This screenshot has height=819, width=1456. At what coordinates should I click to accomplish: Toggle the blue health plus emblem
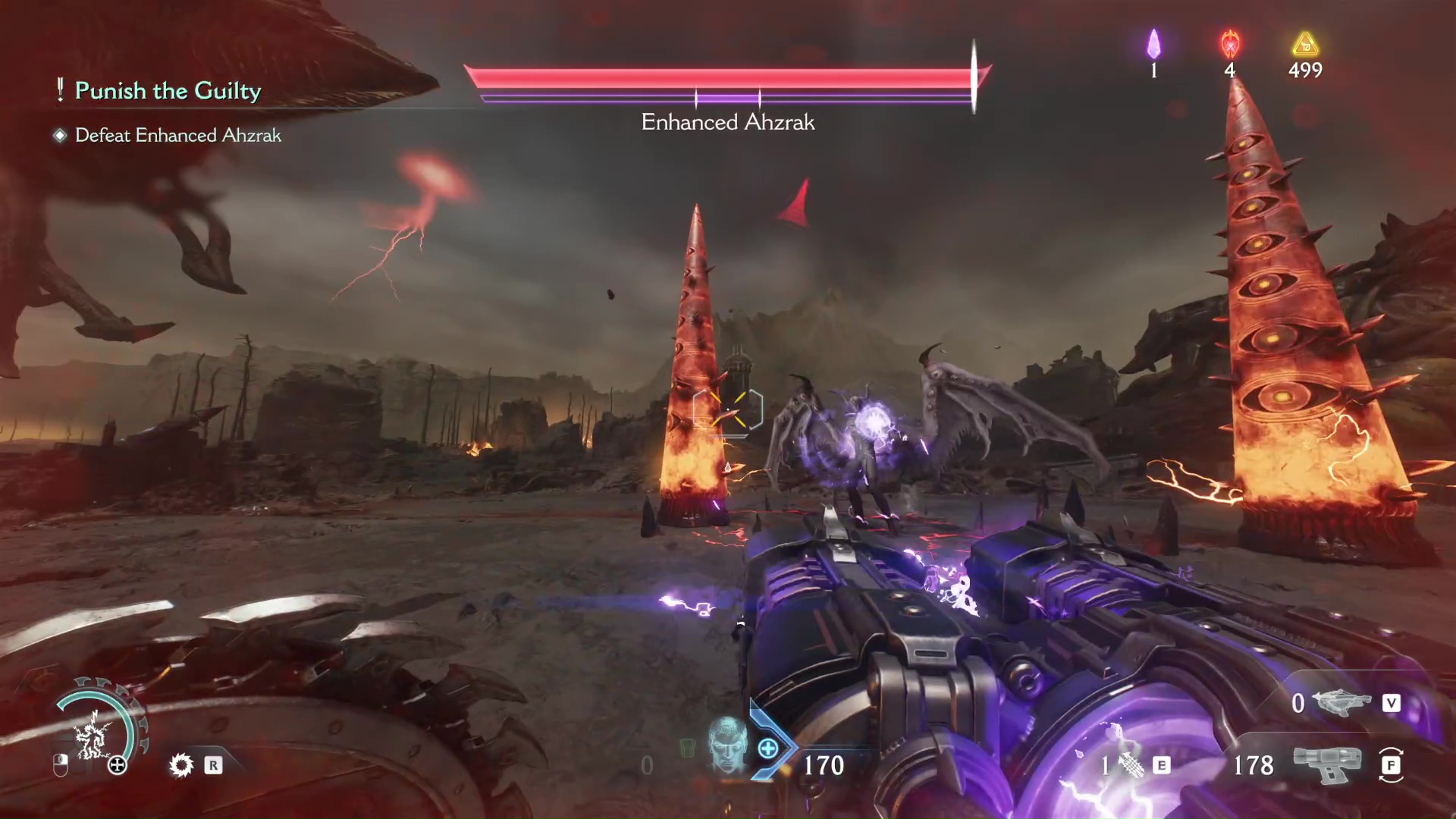pos(768,748)
